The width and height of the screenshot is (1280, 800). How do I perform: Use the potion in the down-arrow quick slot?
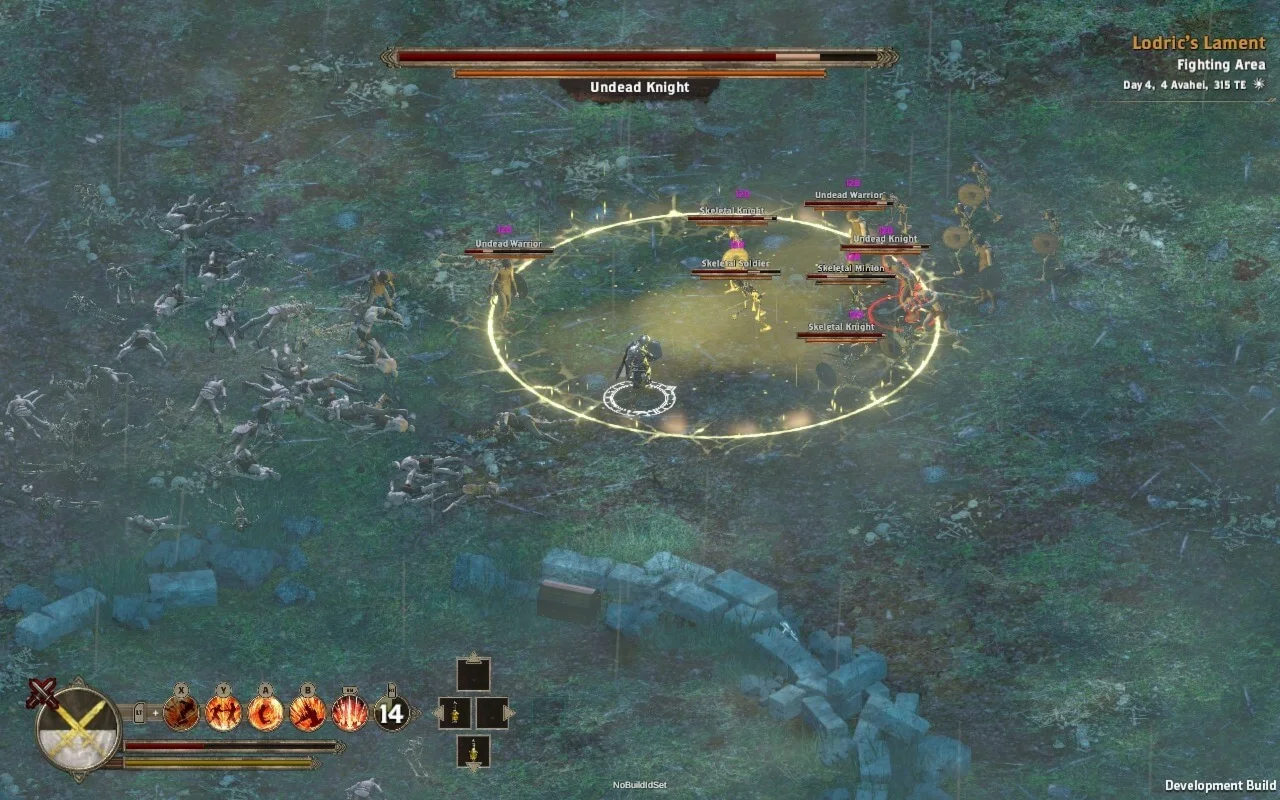(474, 750)
